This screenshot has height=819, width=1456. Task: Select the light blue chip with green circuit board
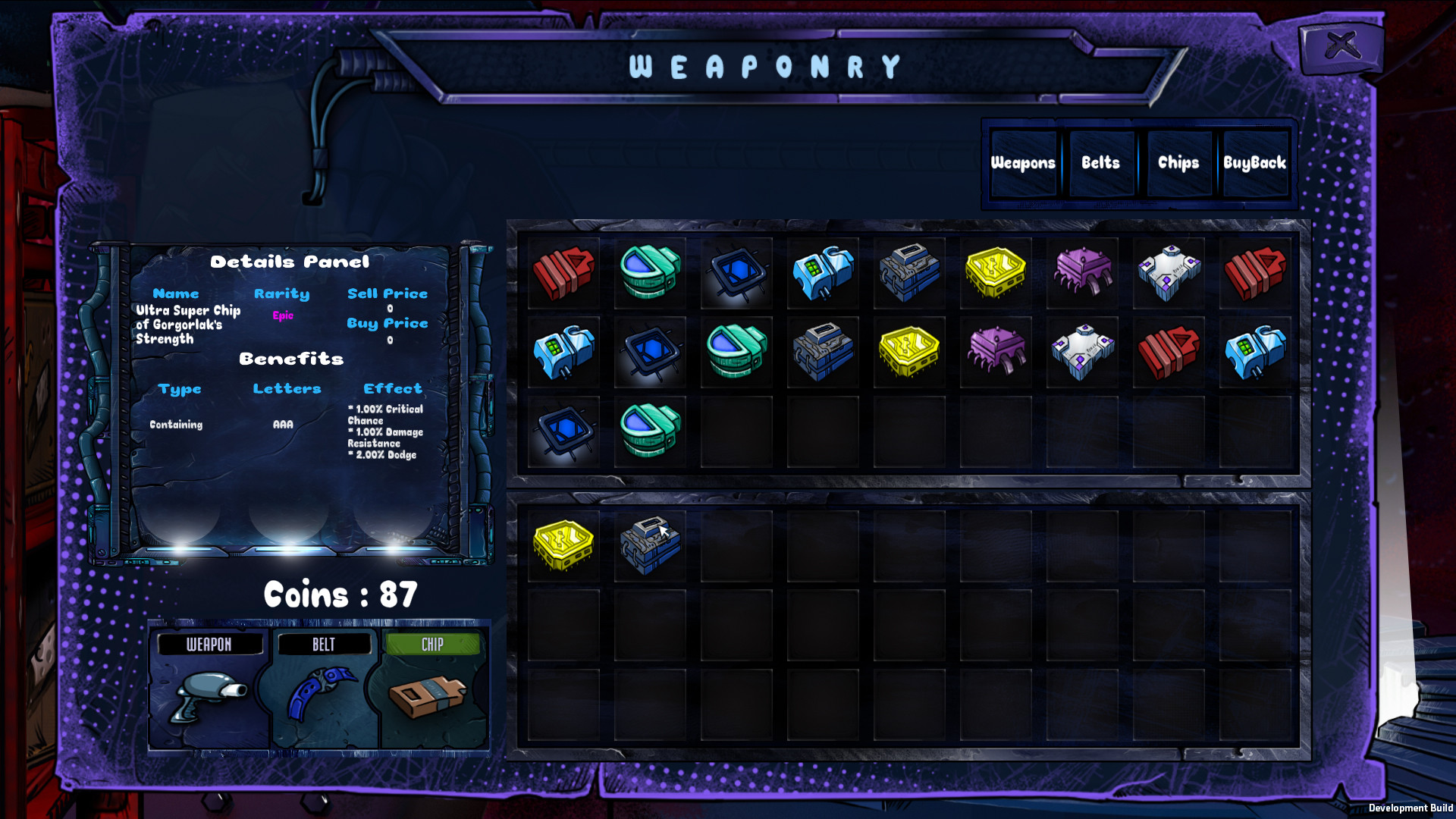[823, 273]
